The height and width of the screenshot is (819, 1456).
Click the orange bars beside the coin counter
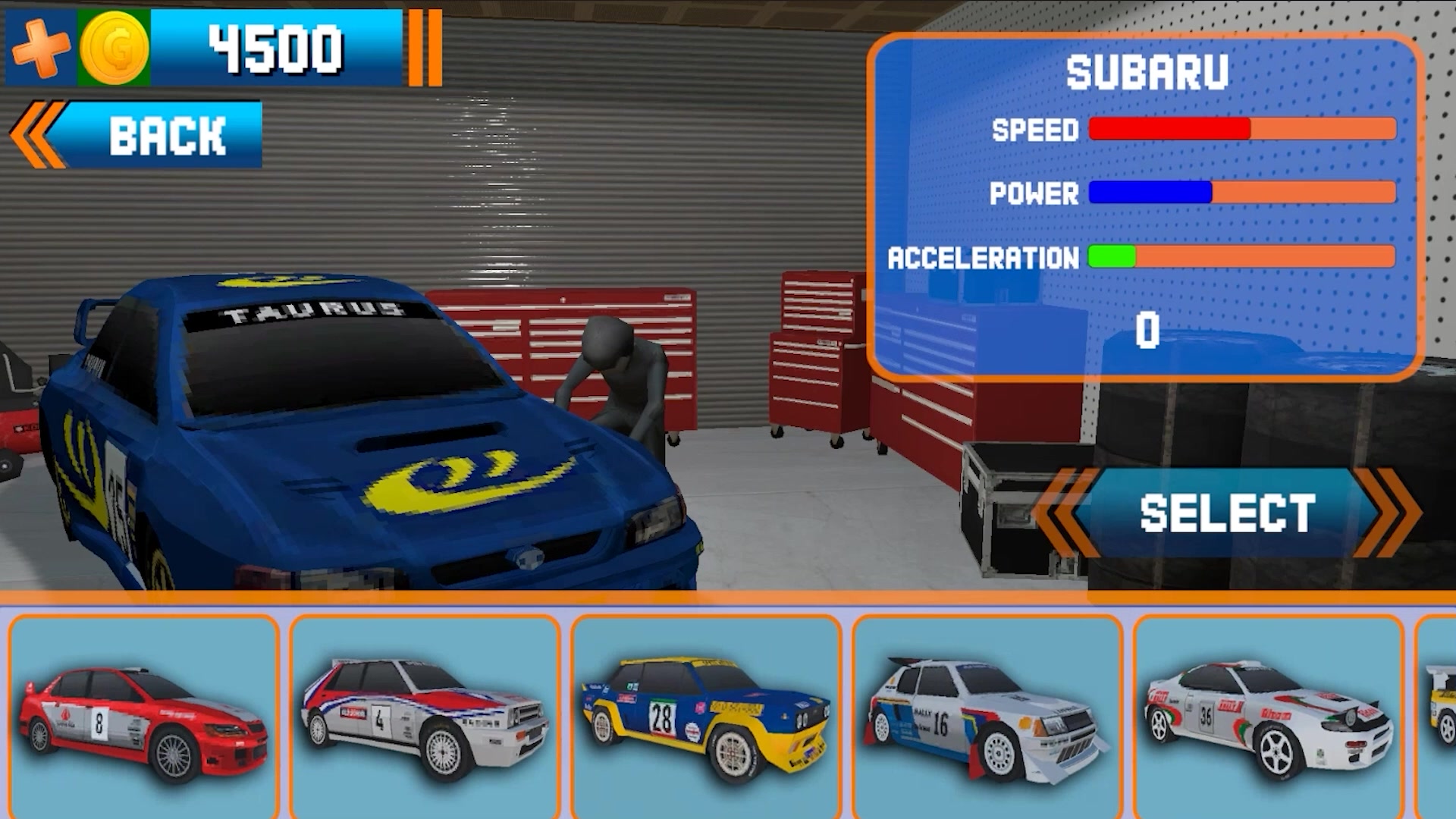[x=425, y=47]
